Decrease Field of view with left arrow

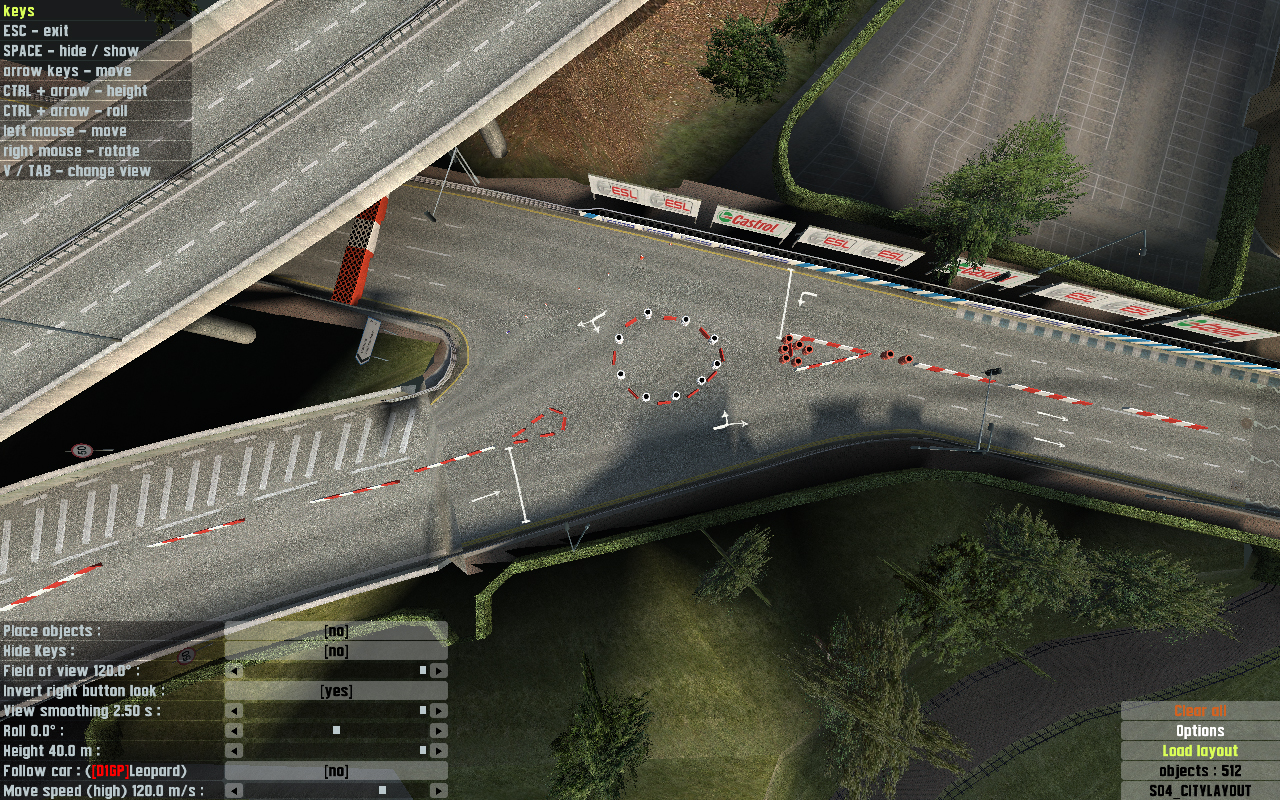point(234,671)
